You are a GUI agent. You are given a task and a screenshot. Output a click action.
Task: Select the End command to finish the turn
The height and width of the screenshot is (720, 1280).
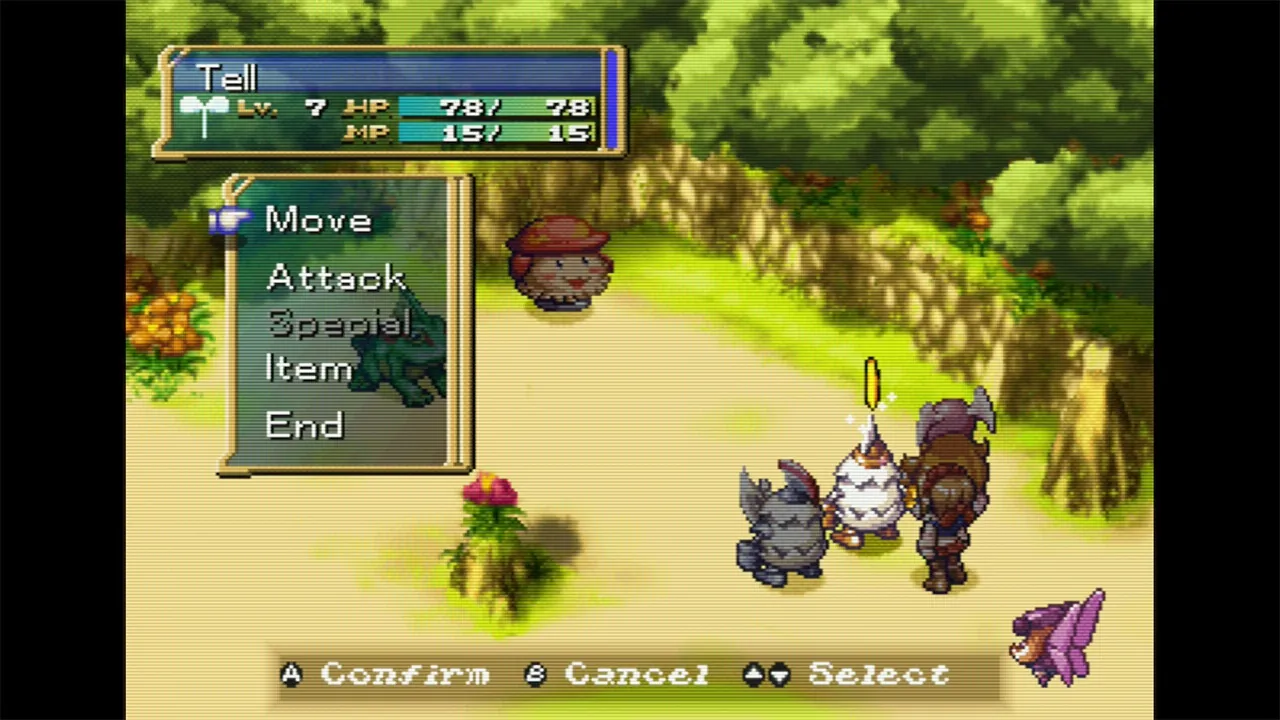pos(304,425)
